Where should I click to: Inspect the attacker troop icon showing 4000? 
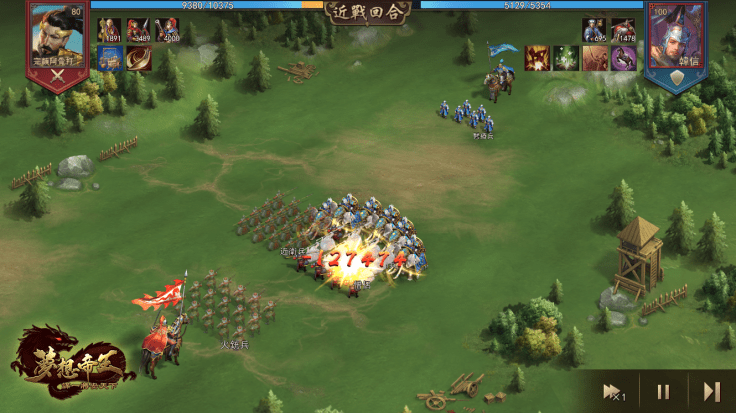167,30
